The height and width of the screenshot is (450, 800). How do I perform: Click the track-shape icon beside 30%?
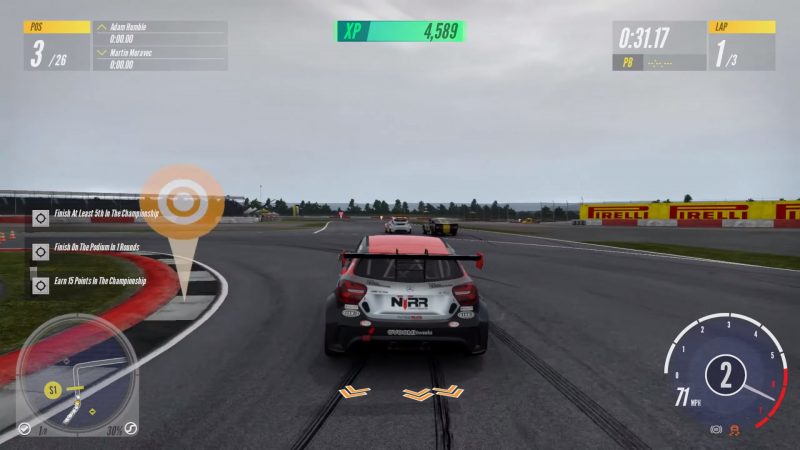130,429
